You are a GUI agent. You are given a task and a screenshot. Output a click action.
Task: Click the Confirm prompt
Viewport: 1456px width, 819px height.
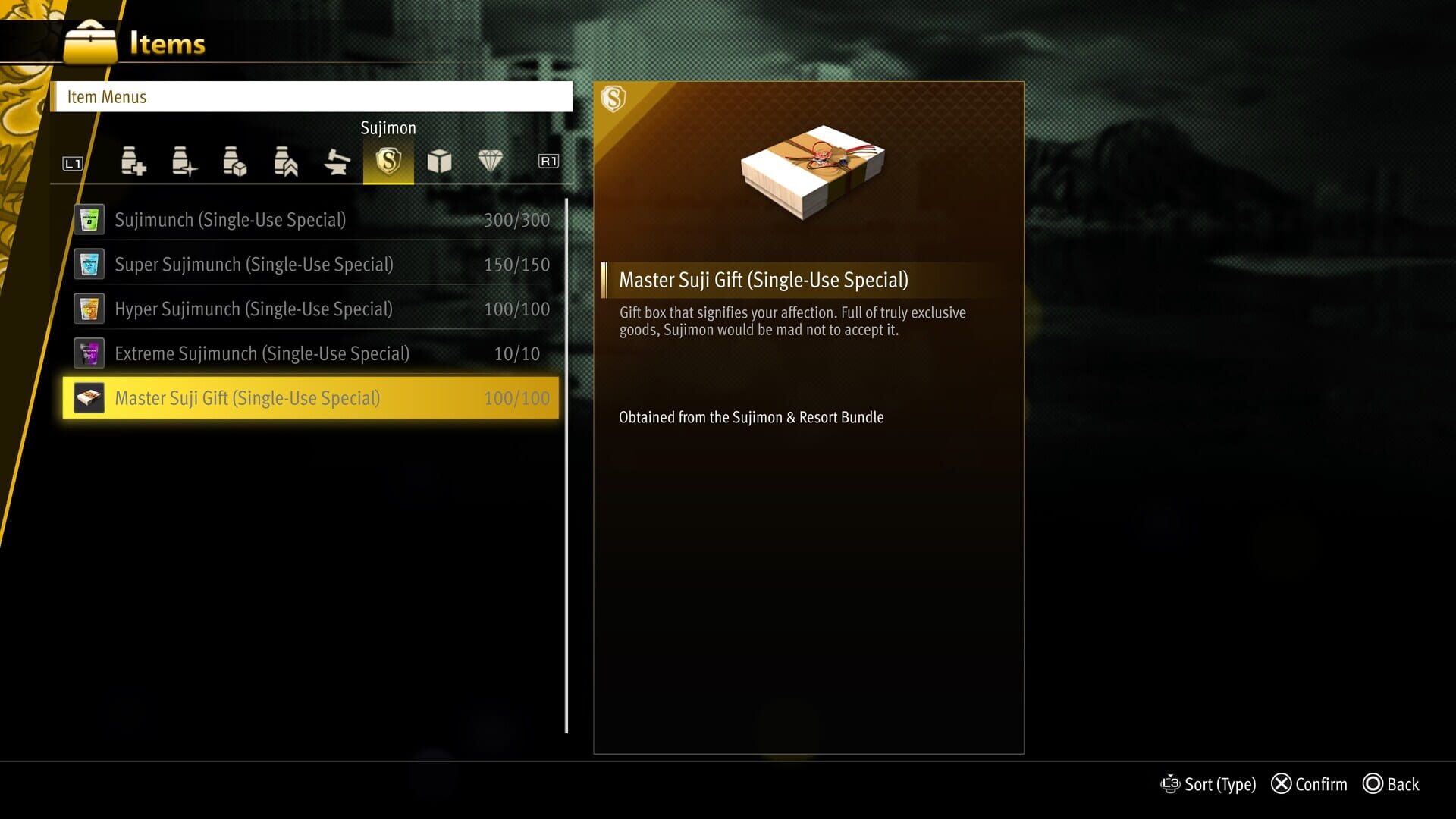1310,784
